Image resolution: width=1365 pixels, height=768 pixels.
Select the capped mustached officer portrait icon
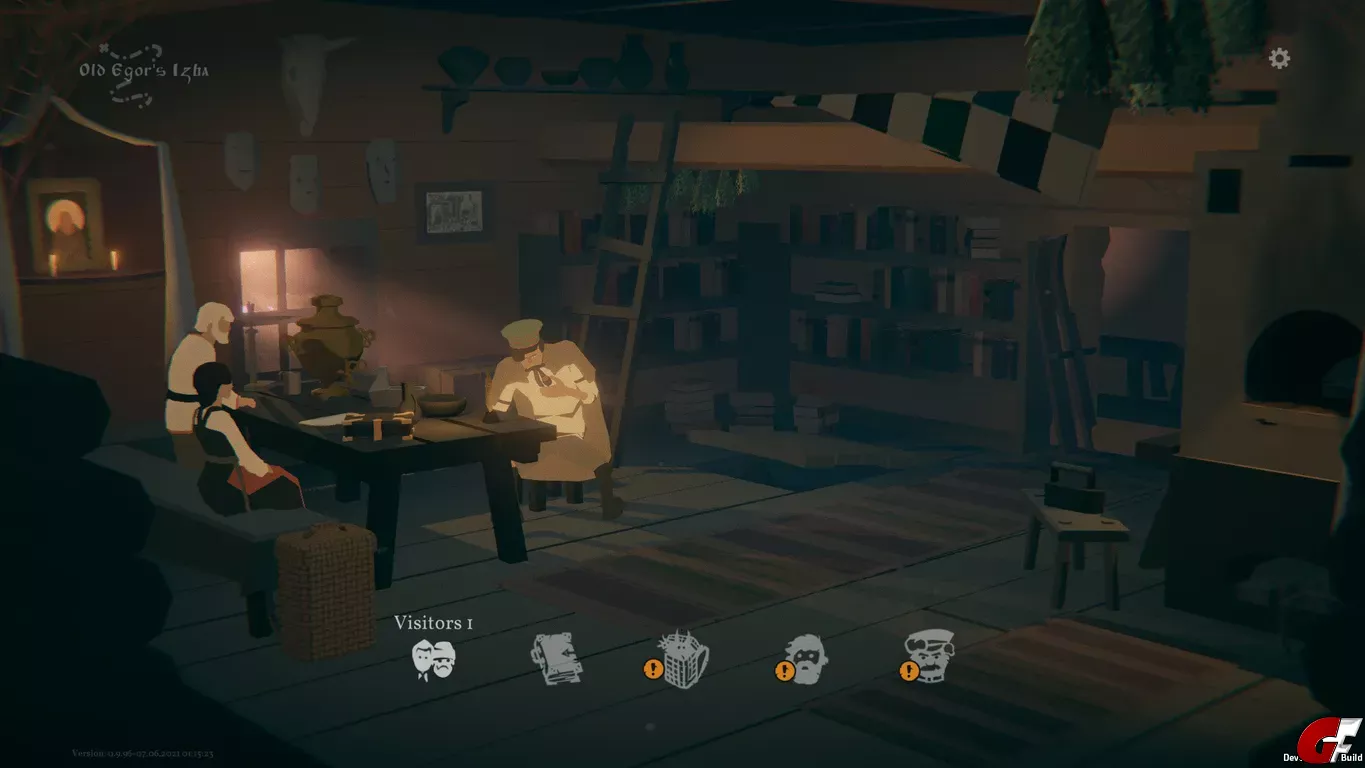pos(929,656)
